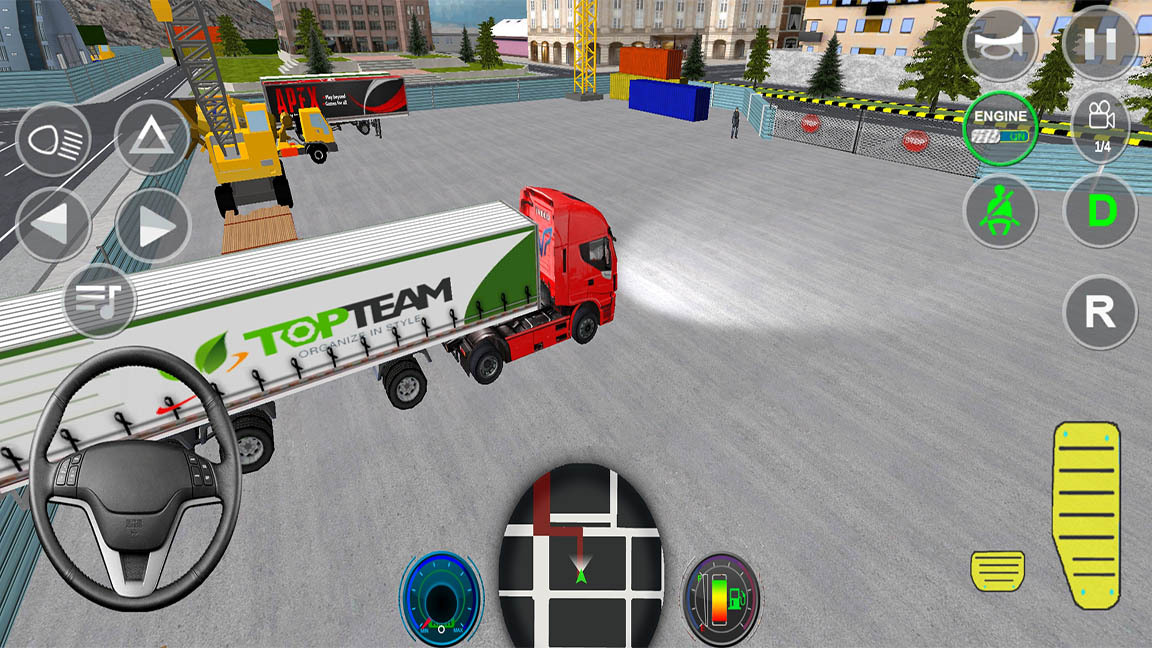This screenshot has height=648, width=1152.
Task: Tap the tall yellow accelerator pedal
Action: tap(1085, 513)
